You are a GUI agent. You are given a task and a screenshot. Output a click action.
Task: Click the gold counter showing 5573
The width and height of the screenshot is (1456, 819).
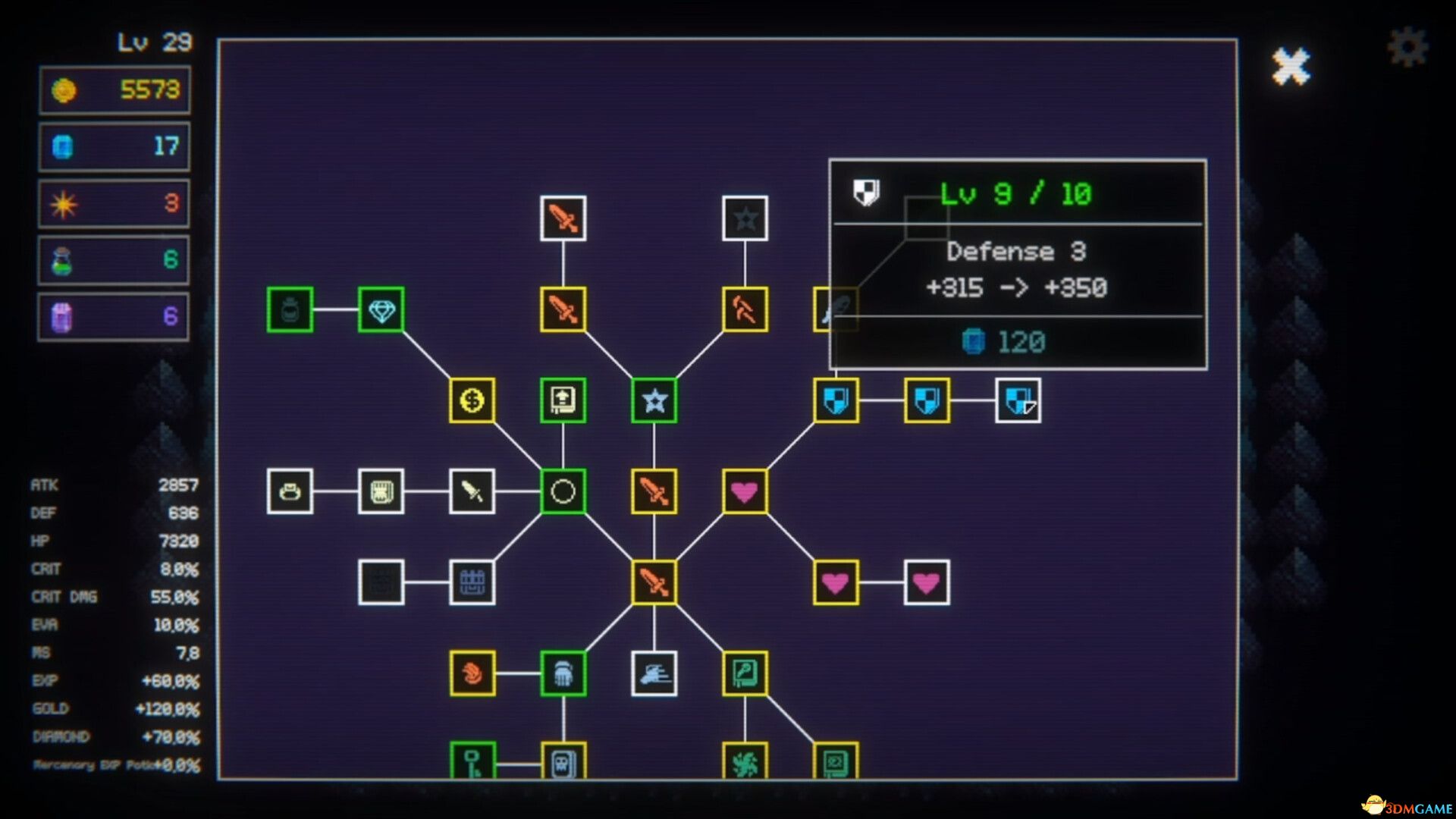tap(114, 89)
